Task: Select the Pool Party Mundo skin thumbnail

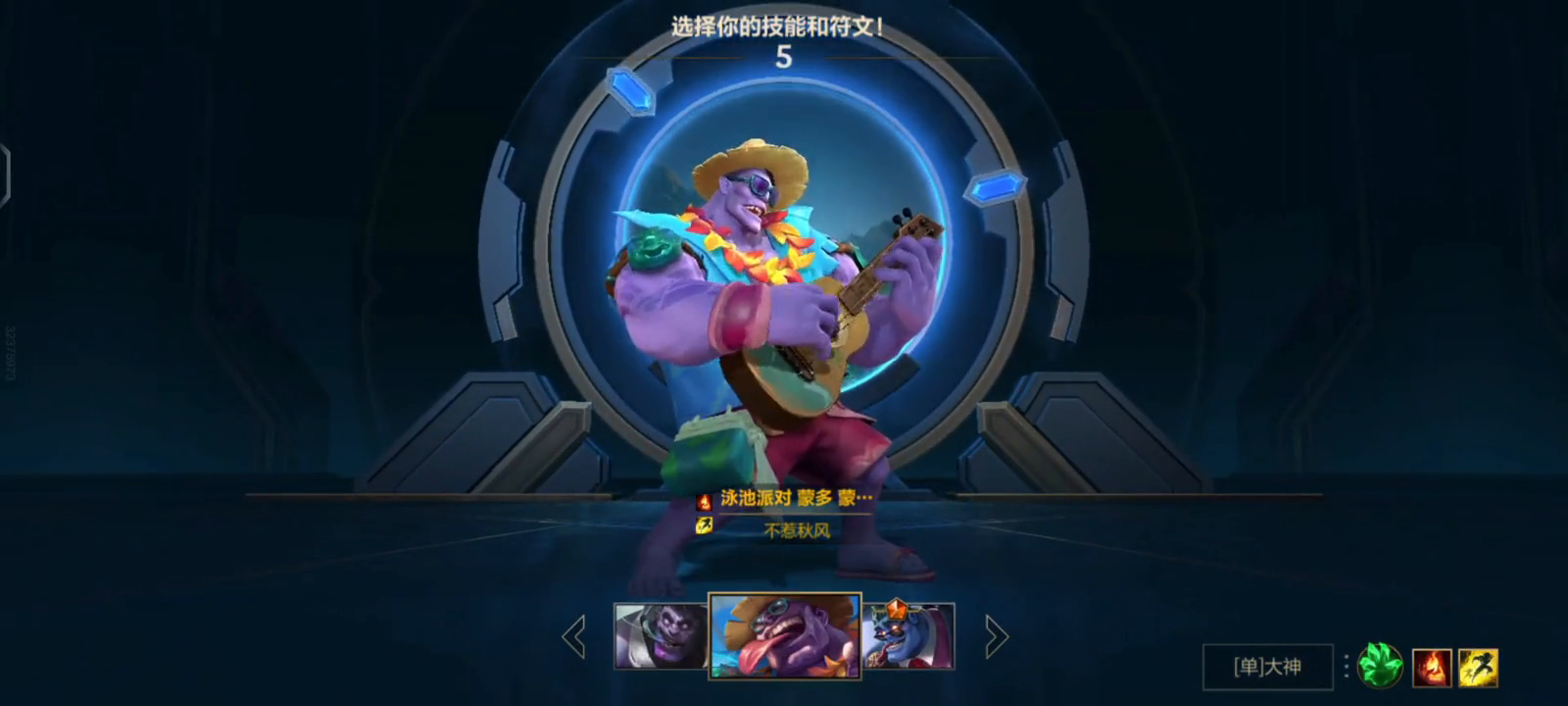Action: pos(785,635)
